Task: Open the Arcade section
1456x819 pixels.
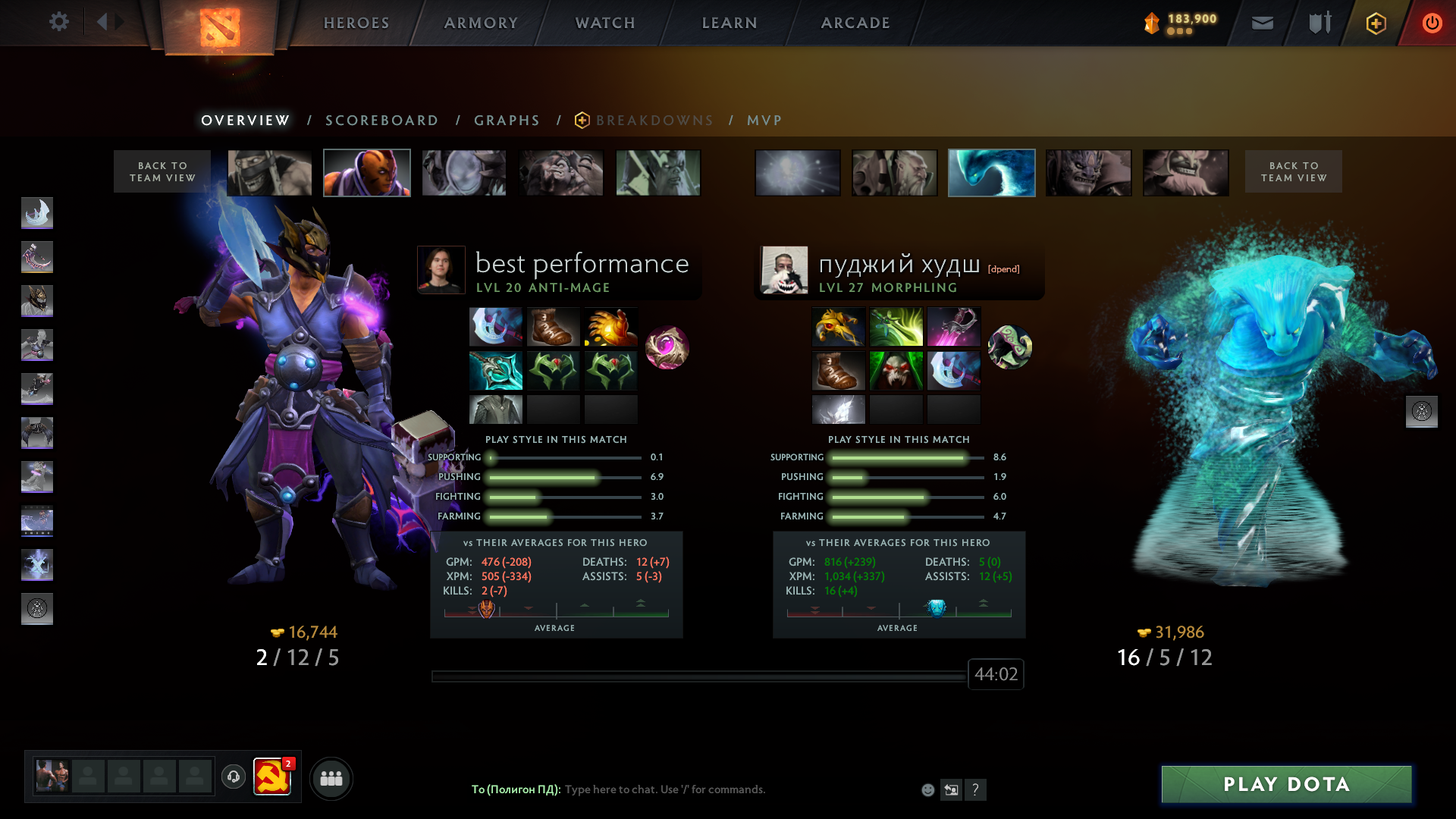Action: coord(855,23)
